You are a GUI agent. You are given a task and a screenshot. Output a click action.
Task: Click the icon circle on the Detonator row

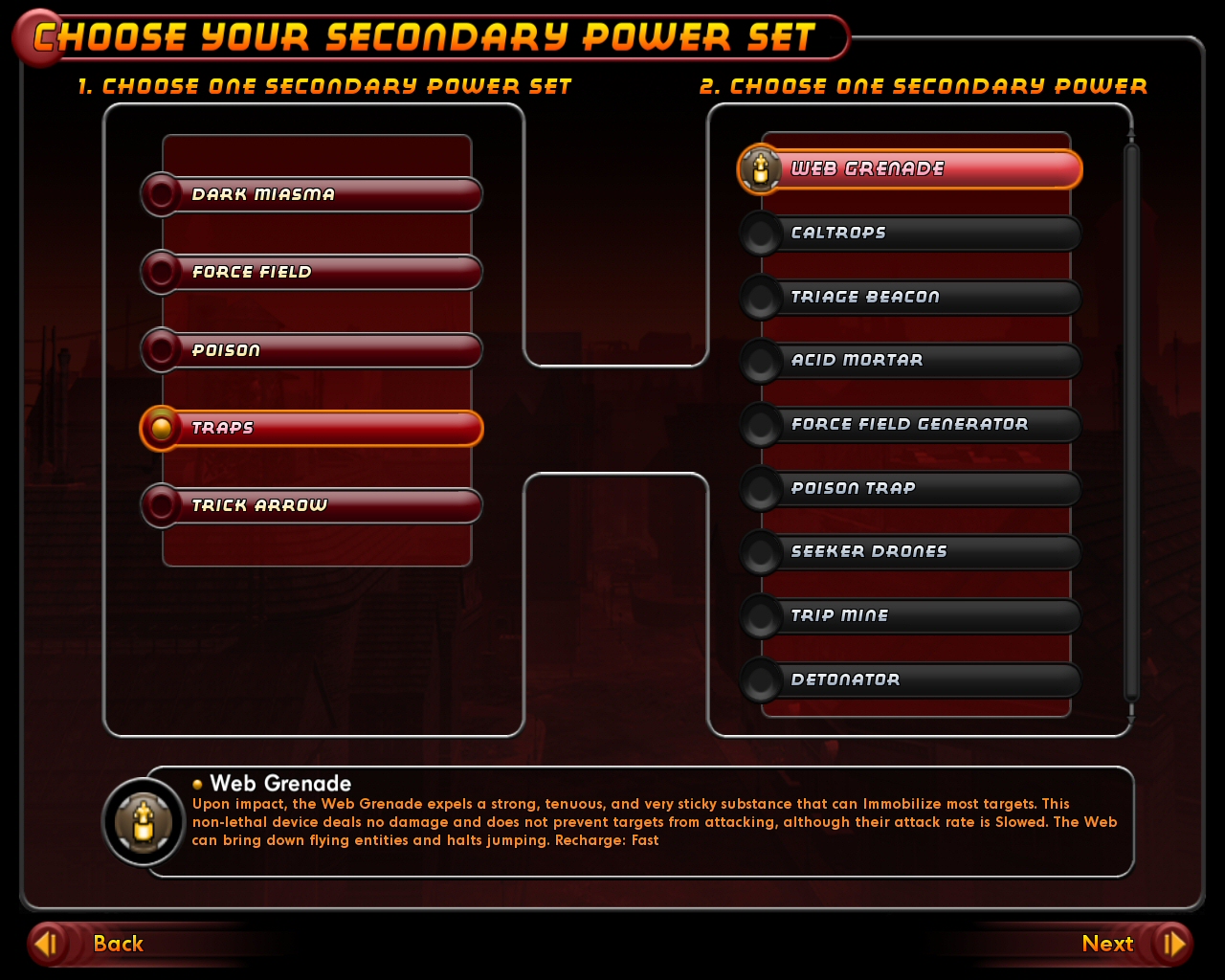[761, 679]
